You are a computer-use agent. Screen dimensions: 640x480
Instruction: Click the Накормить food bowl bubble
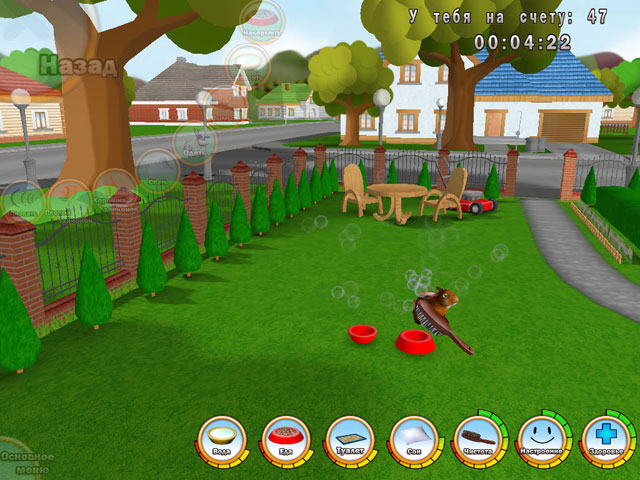(x=262, y=20)
